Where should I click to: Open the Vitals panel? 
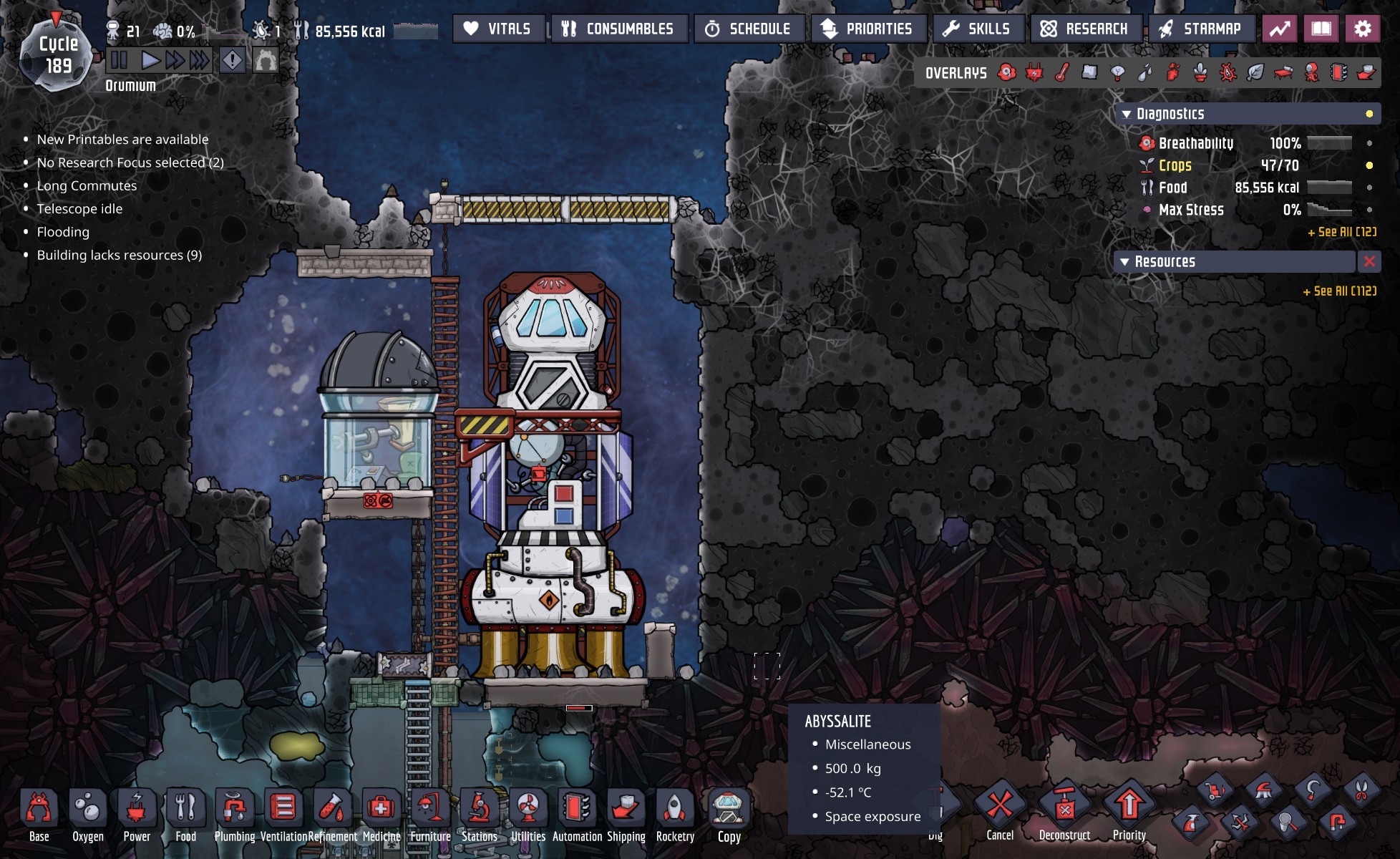point(498,29)
